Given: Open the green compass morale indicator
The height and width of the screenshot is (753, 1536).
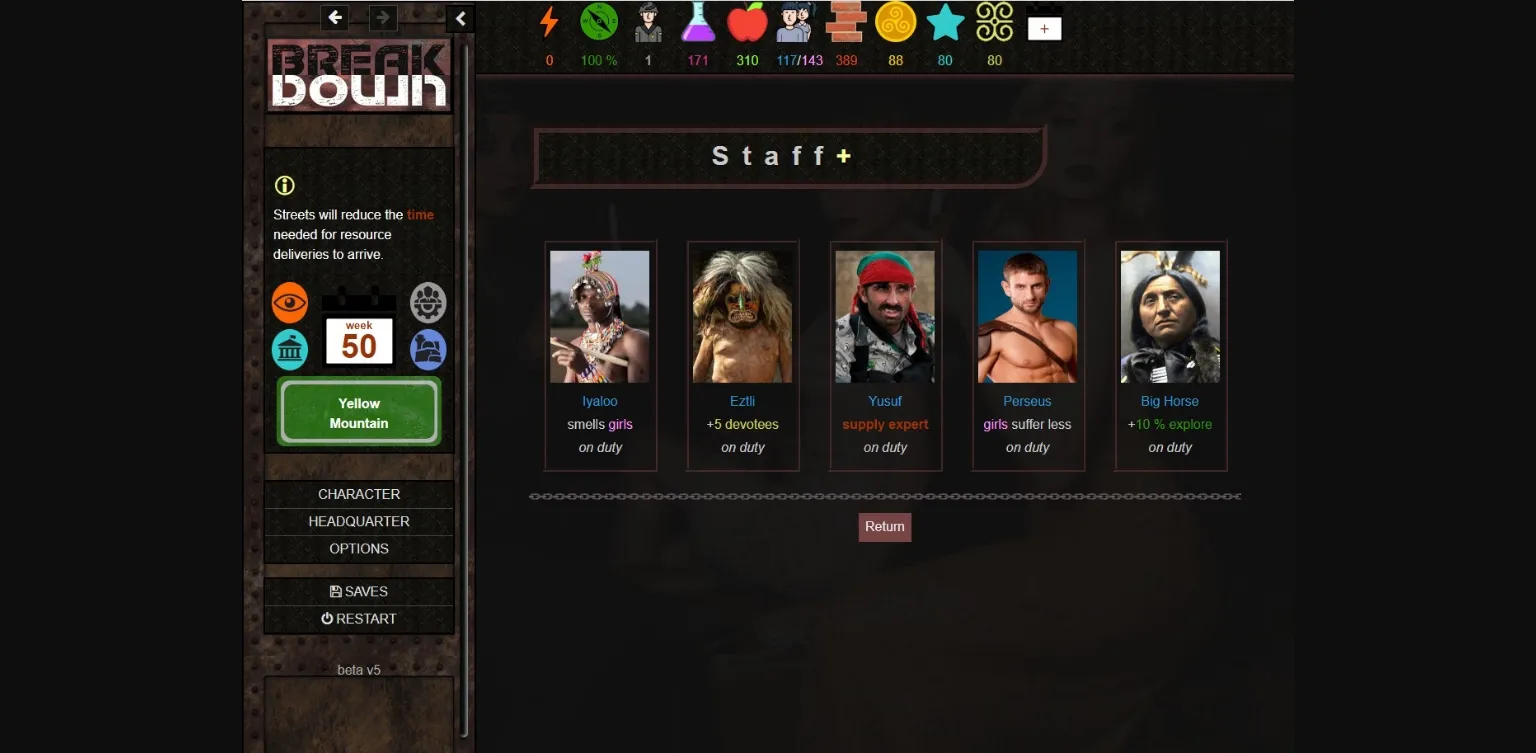Looking at the screenshot, I should (x=598, y=24).
